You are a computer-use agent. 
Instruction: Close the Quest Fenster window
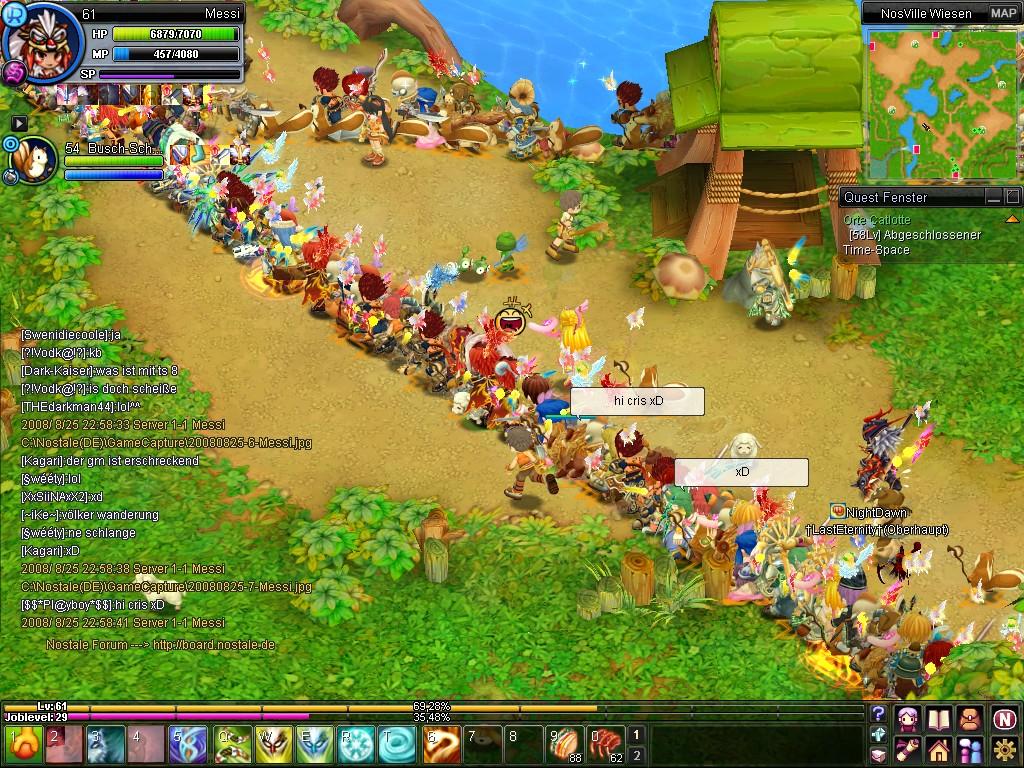[x=1012, y=197]
